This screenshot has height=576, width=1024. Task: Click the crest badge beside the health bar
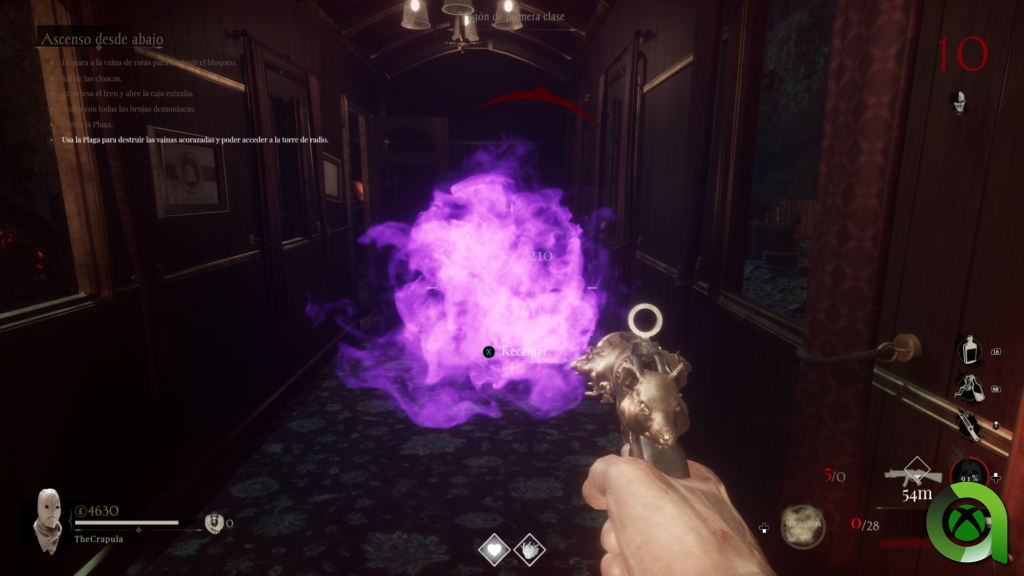[x=214, y=521]
